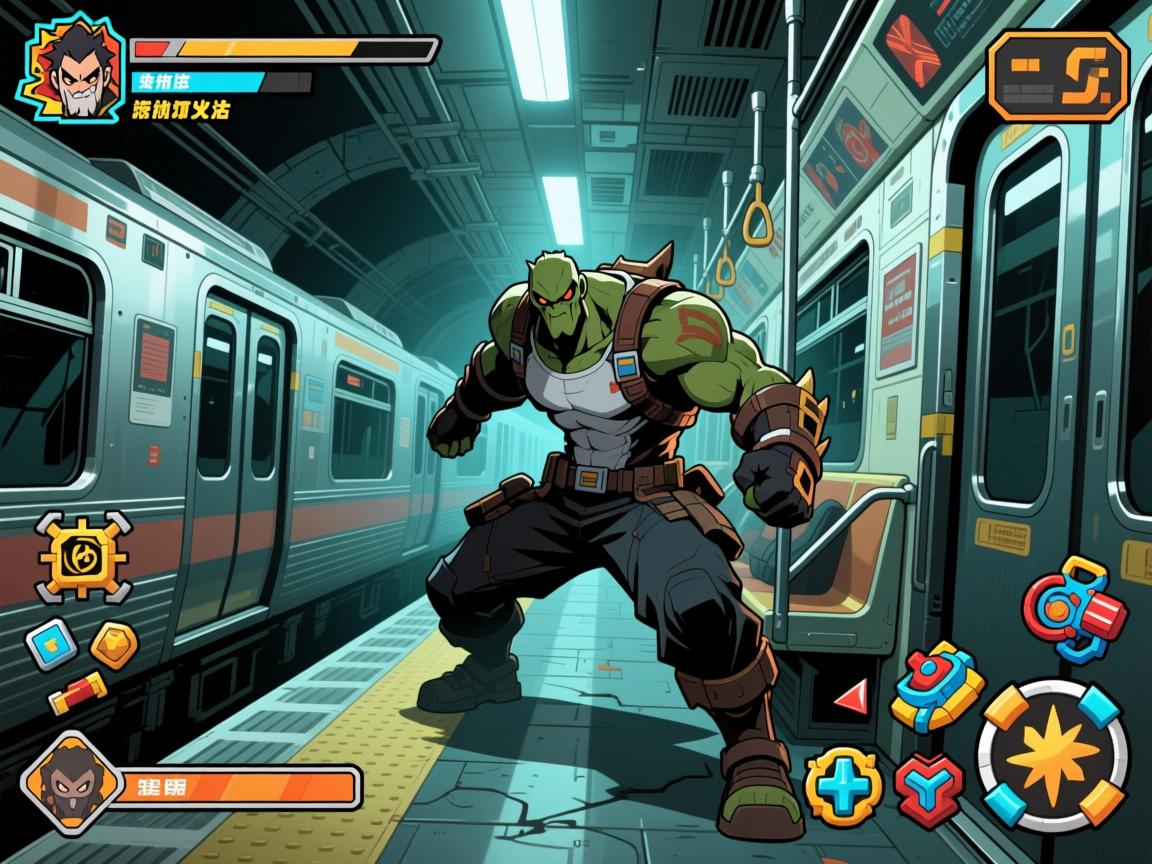Activate the red and blue blaster skill
This screenshot has height=864, width=1152.
(x=1074, y=609)
